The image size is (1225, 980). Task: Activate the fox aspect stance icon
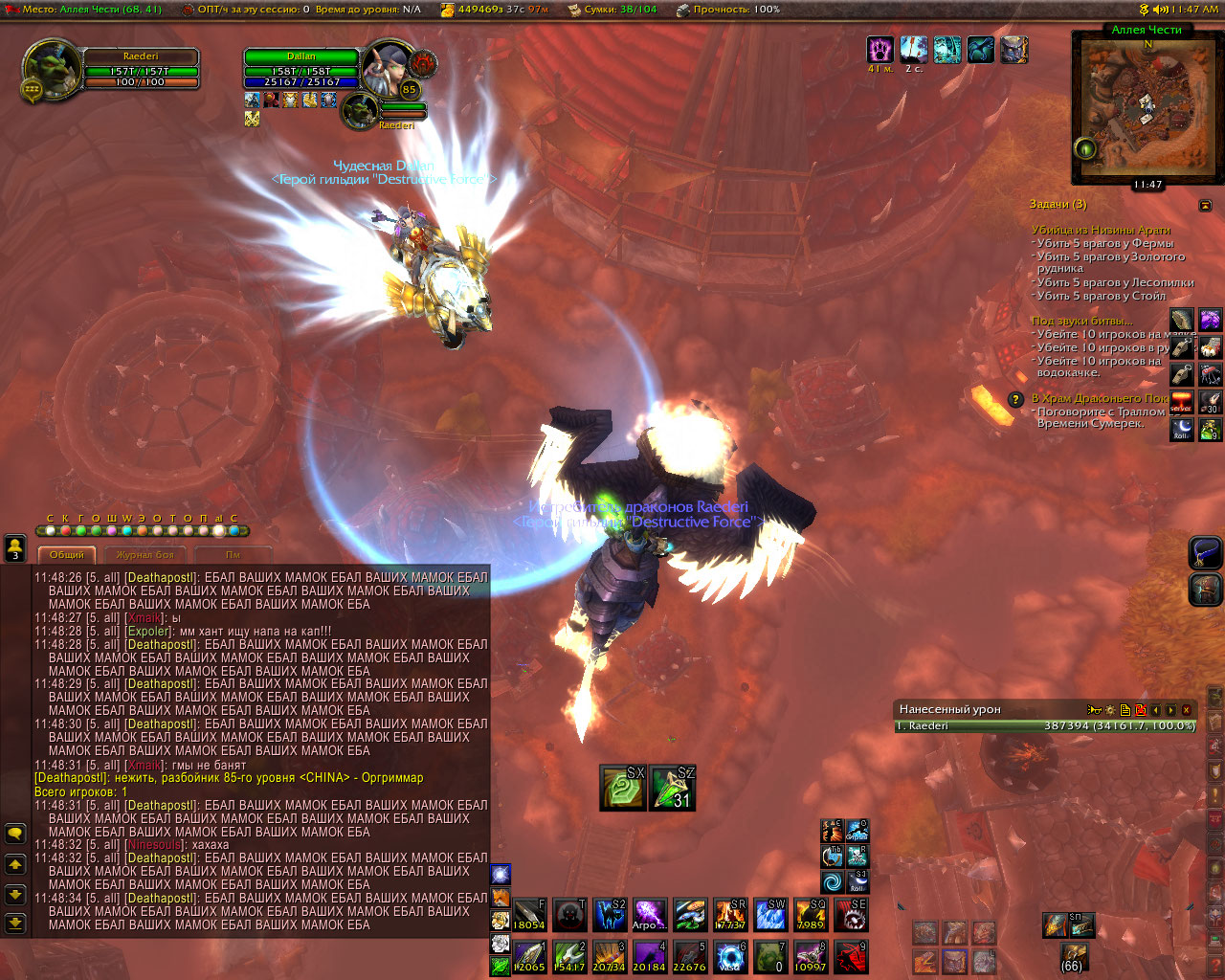click(x=501, y=897)
